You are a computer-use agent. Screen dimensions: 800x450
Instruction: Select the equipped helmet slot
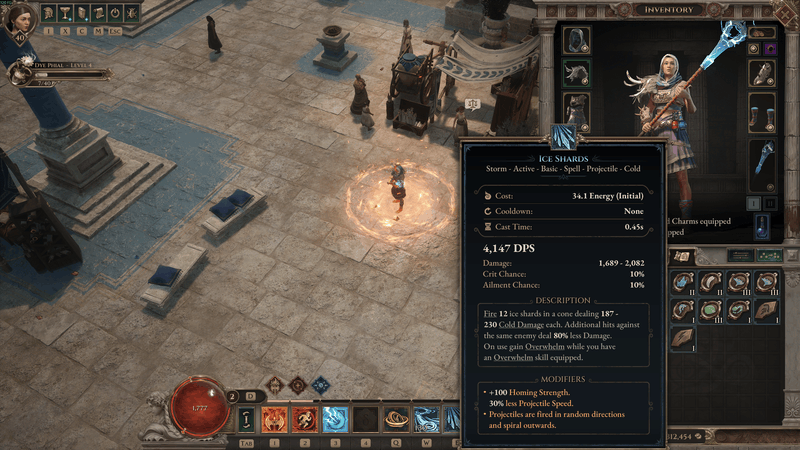[577, 40]
